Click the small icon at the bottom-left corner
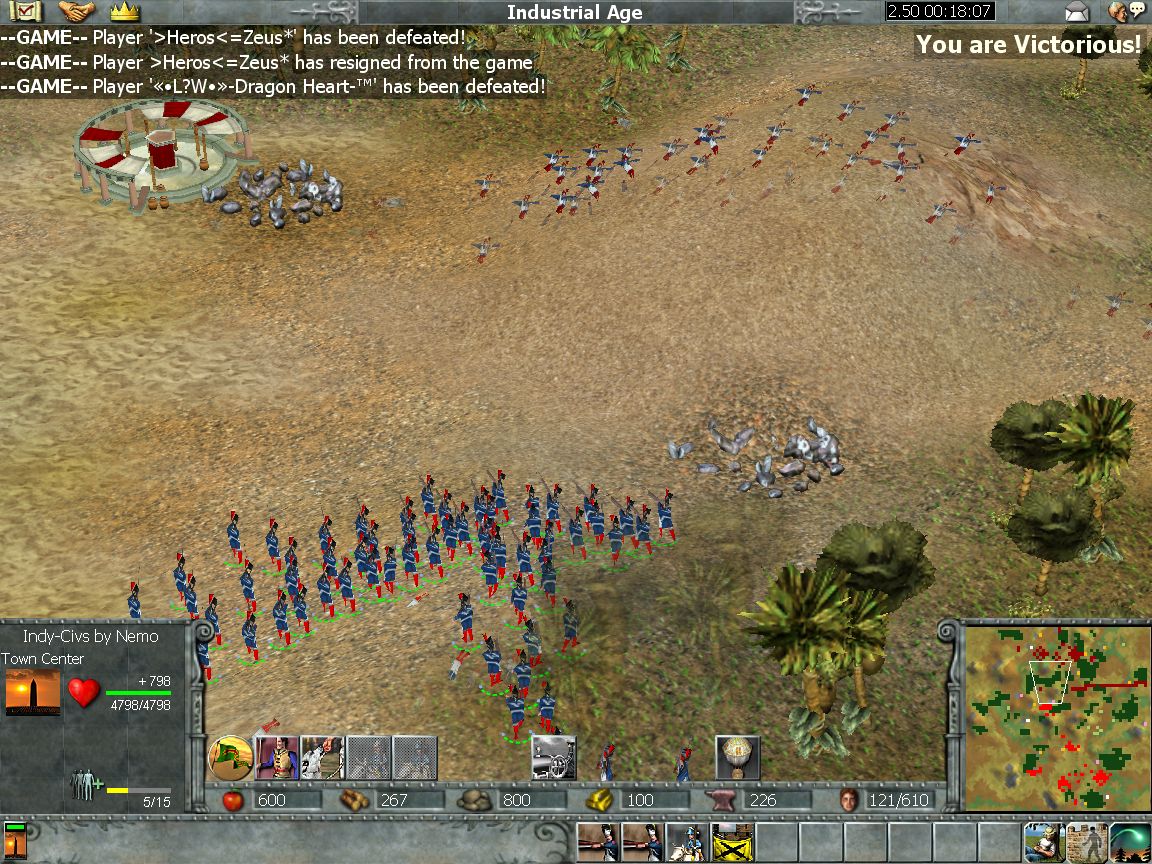1152x864 pixels. point(15,842)
